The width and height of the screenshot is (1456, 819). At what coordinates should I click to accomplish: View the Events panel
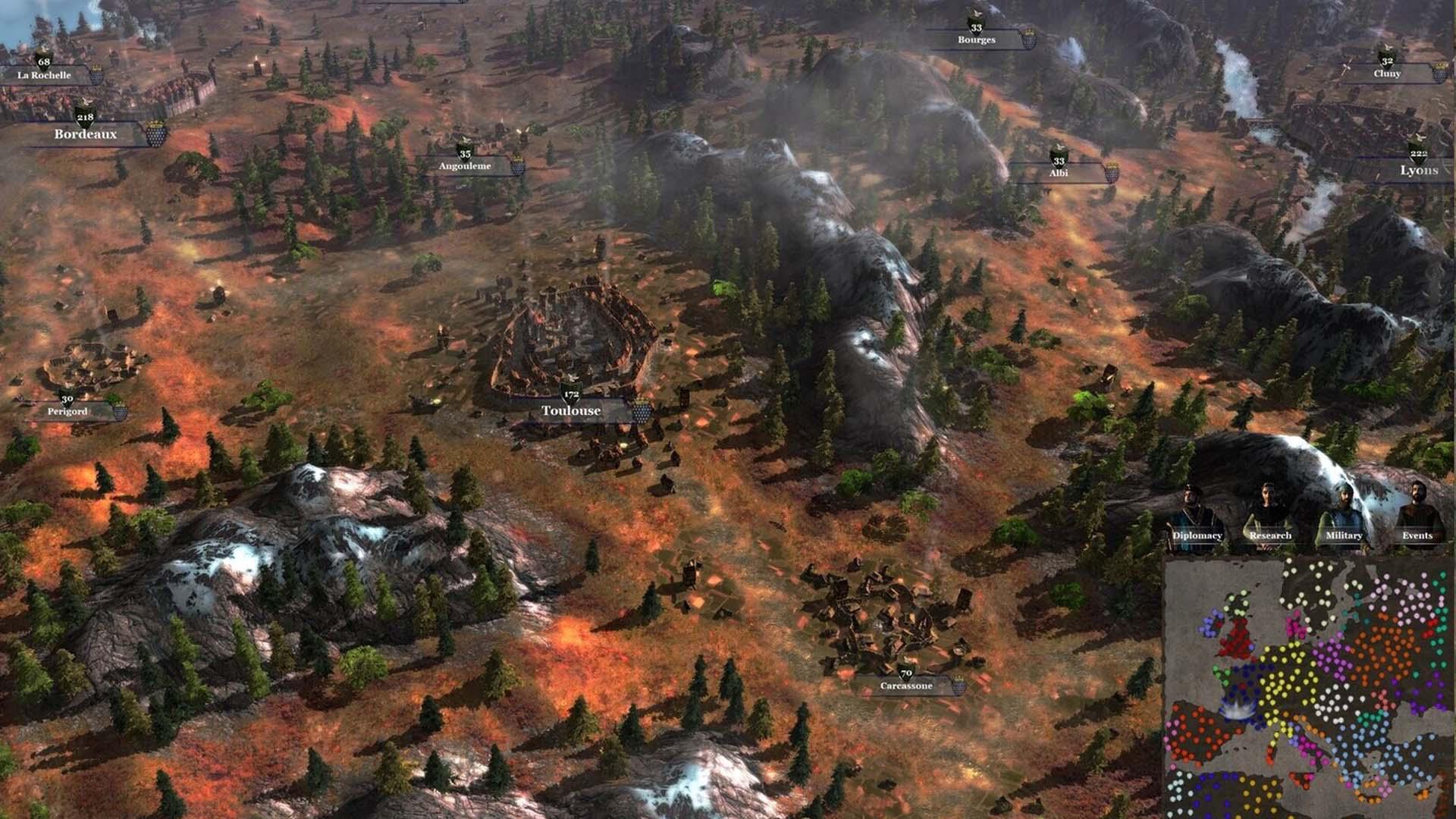pyautogui.click(x=1417, y=535)
